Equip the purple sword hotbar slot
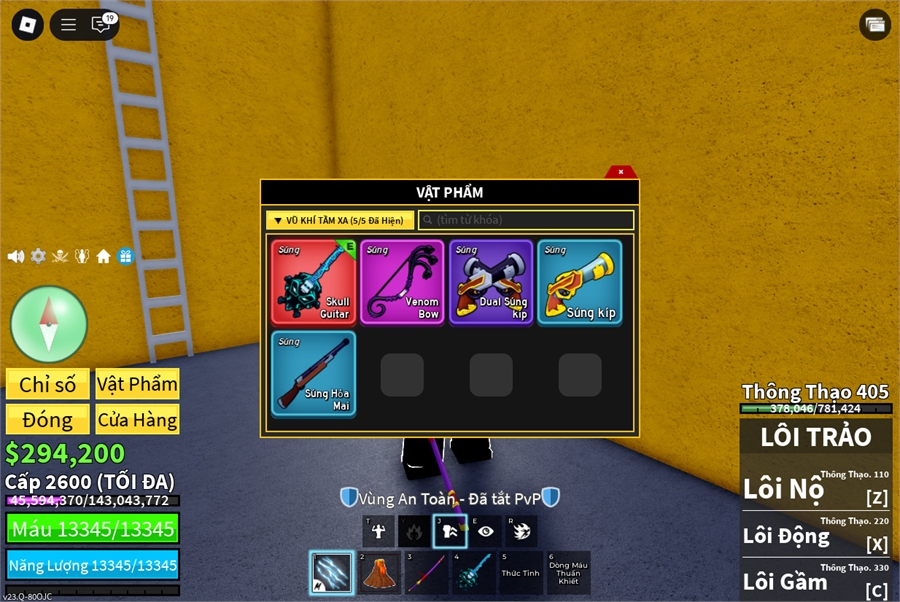 coord(420,573)
